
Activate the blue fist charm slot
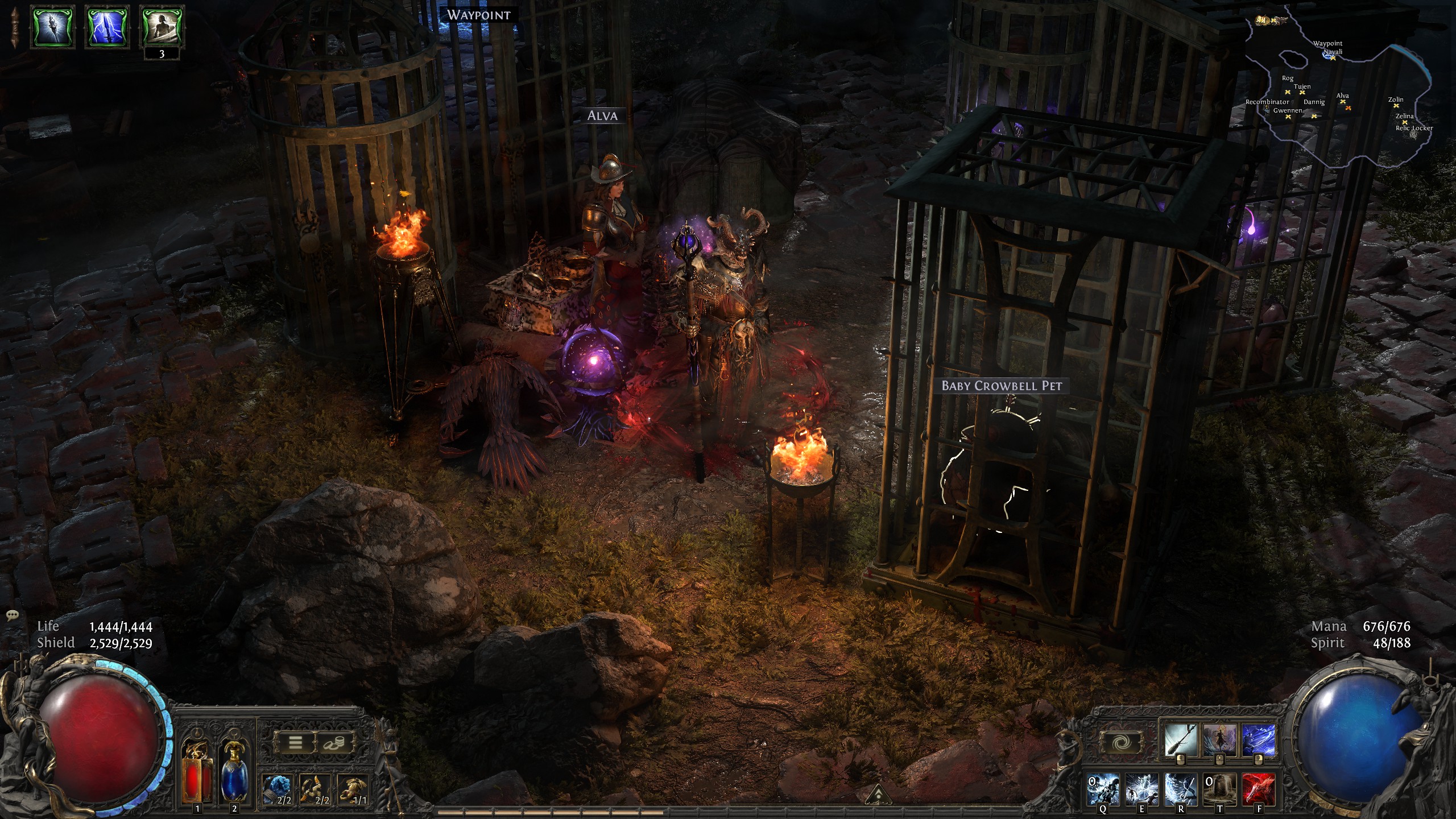pyautogui.click(x=277, y=789)
